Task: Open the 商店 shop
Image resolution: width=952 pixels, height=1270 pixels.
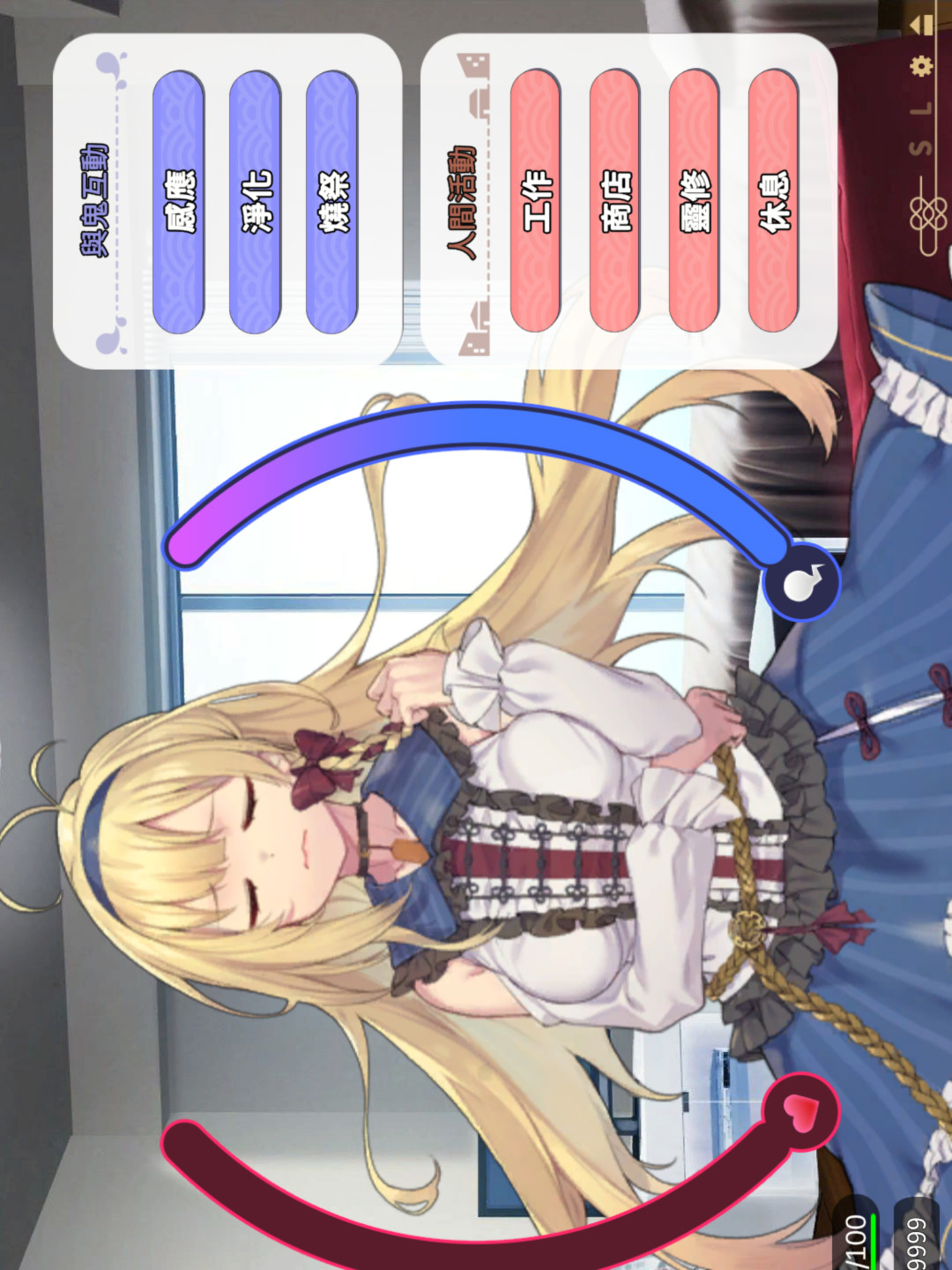Action: (614, 202)
